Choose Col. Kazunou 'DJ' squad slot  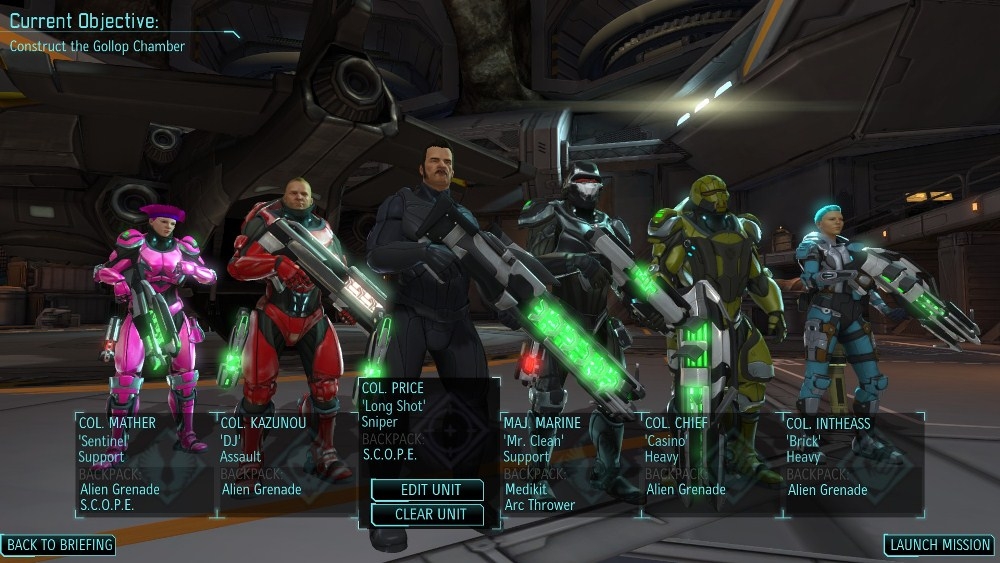(x=286, y=463)
